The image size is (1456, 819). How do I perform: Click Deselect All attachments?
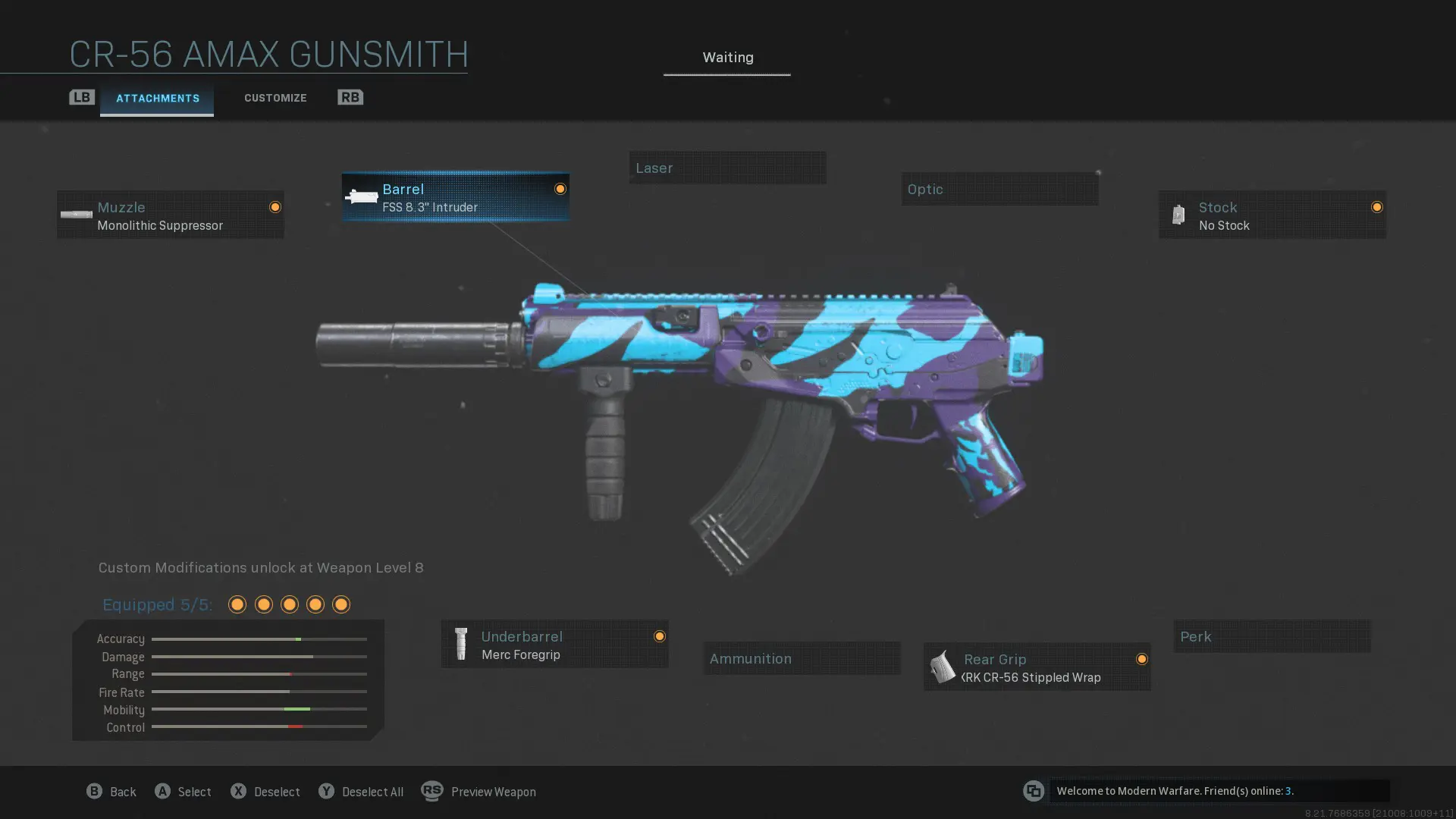coord(361,792)
